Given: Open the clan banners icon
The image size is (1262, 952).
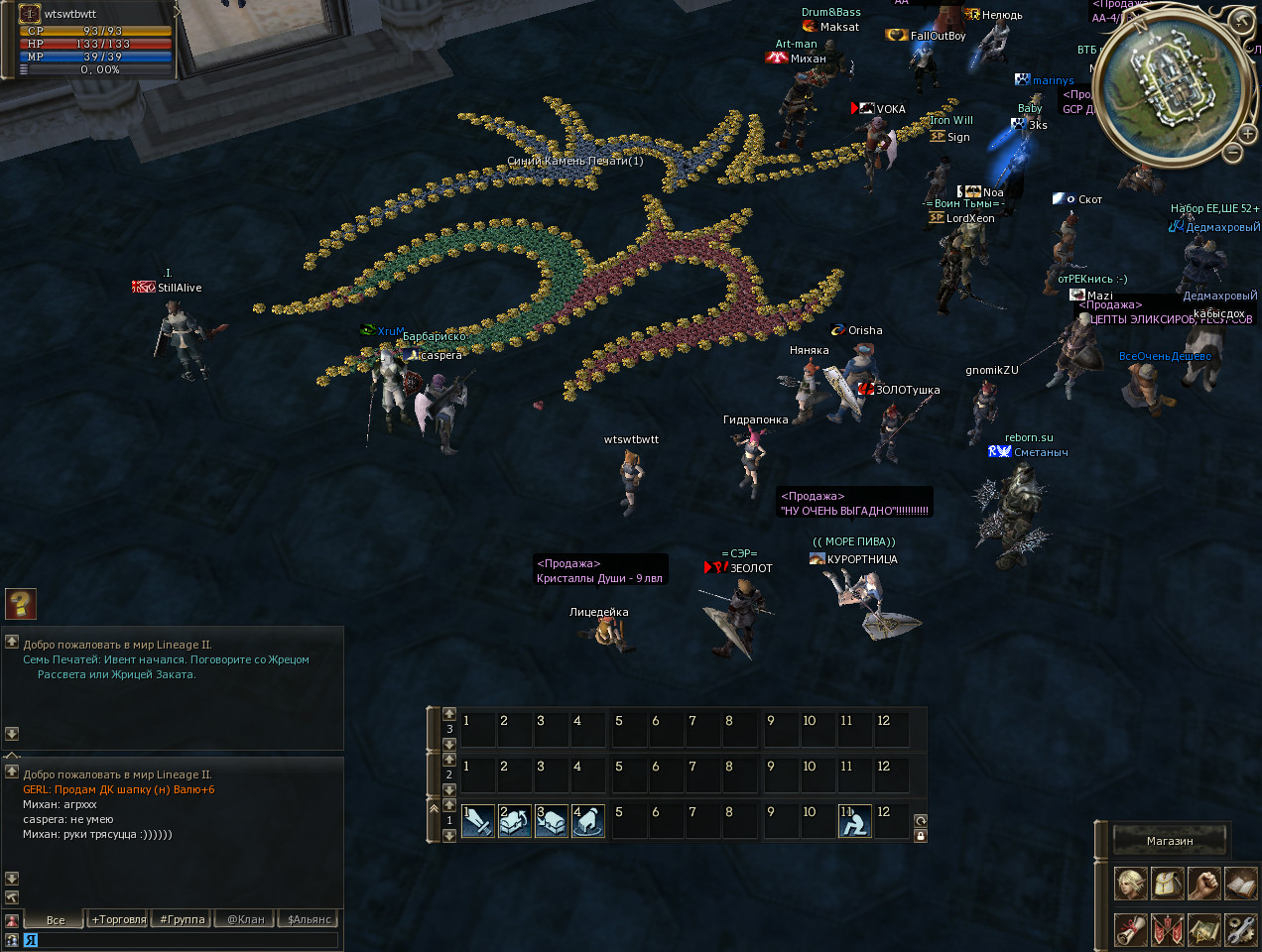Looking at the screenshot, I should (x=1168, y=929).
